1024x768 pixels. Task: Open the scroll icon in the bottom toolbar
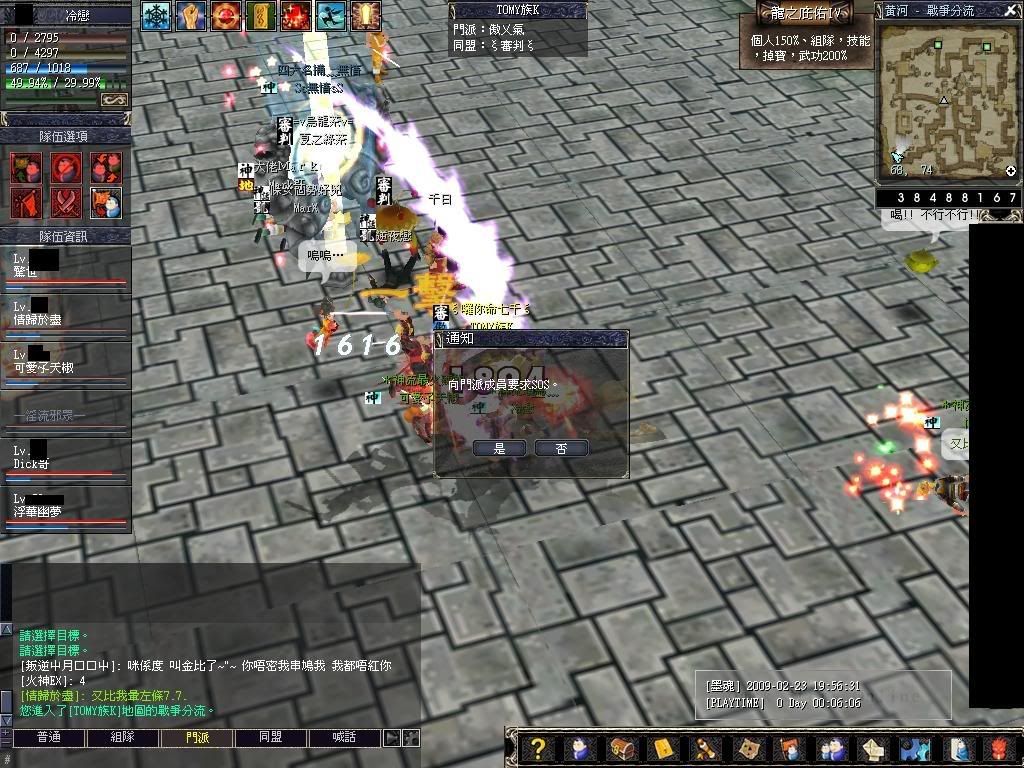(705, 749)
